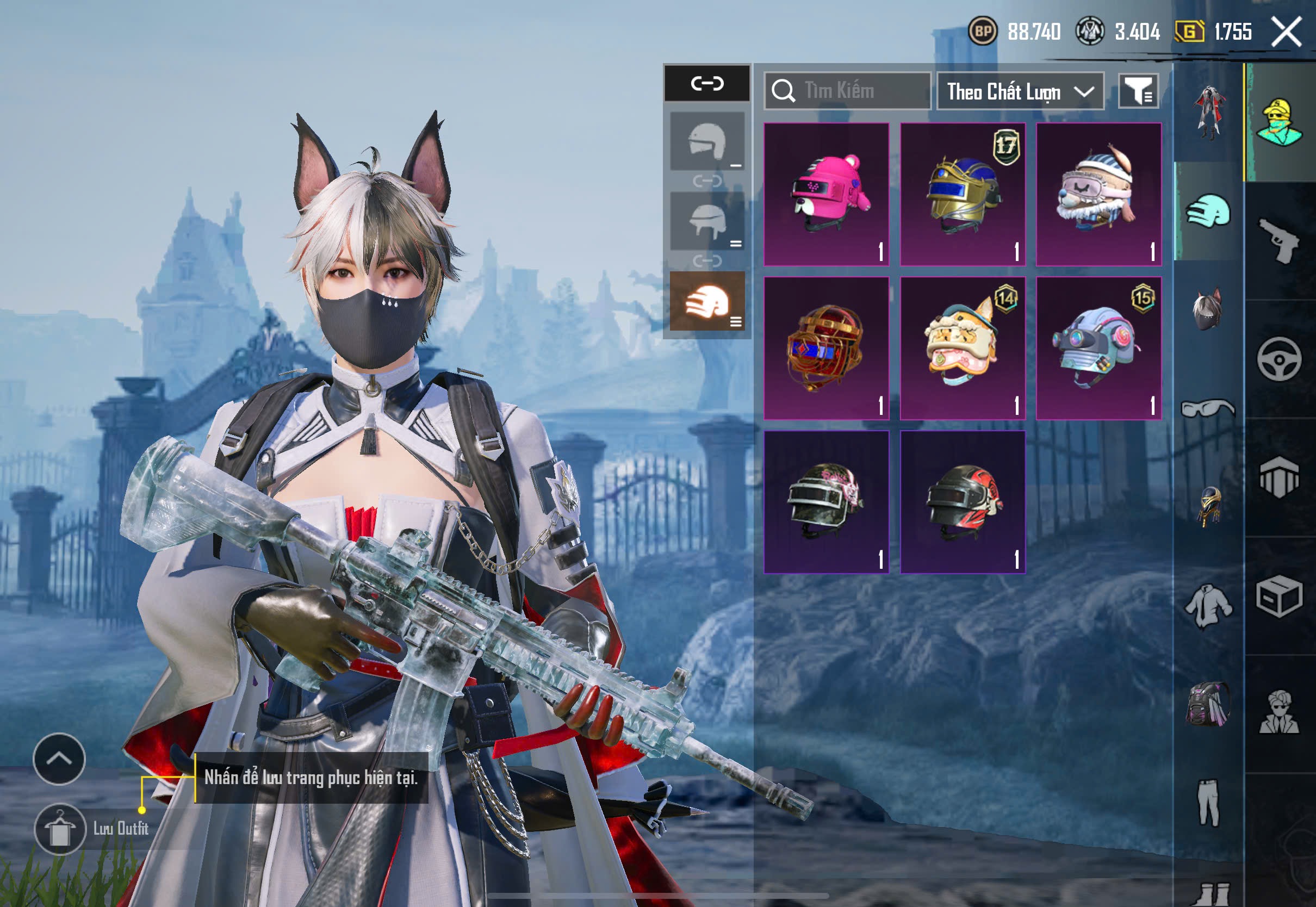The height and width of the screenshot is (907, 1316).
Task: Open the Theo Chất Lượng sort dropdown
Action: point(1020,91)
